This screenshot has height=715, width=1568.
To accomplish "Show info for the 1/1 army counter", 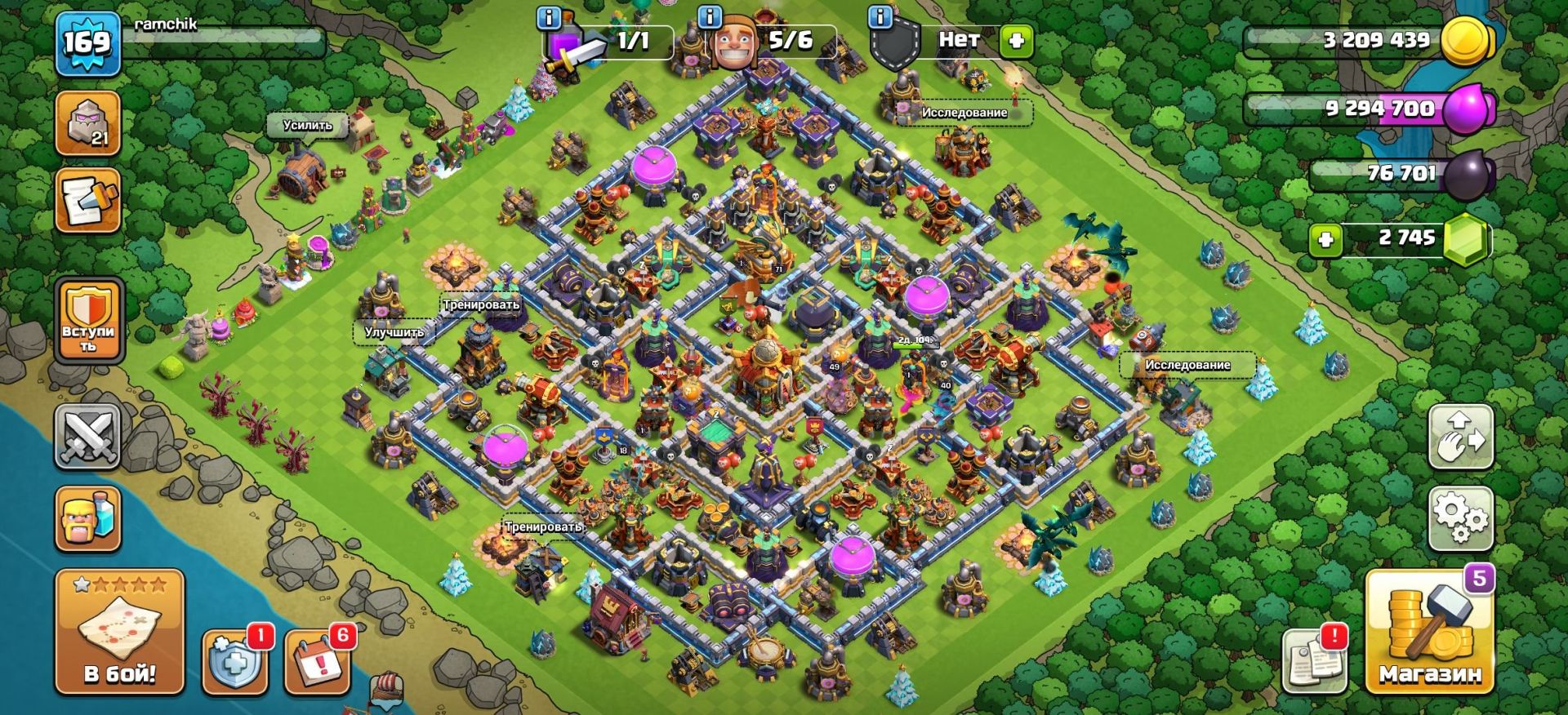I will point(550,16).
